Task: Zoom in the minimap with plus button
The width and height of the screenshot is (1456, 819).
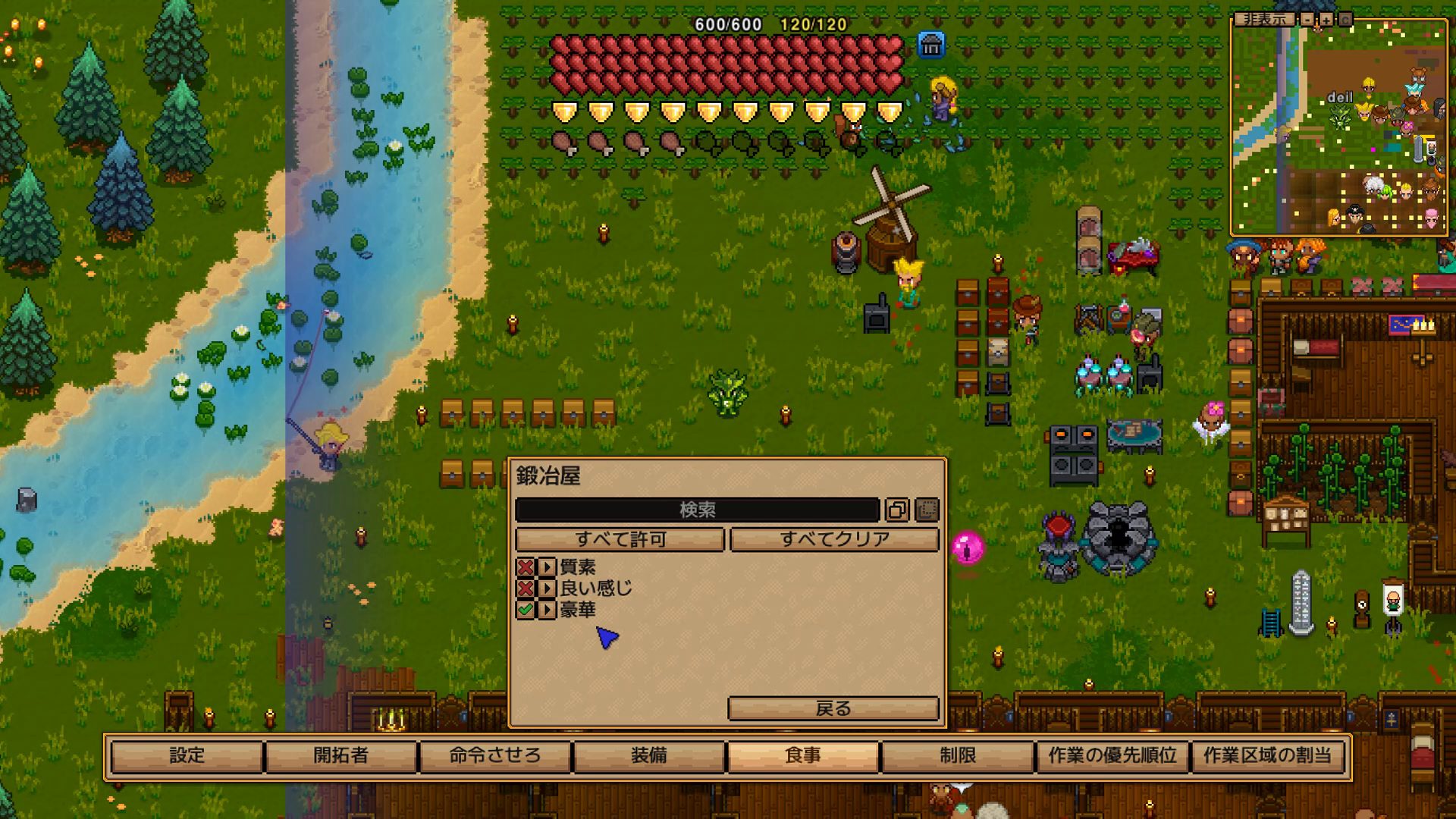Action: click(1326, 19)
